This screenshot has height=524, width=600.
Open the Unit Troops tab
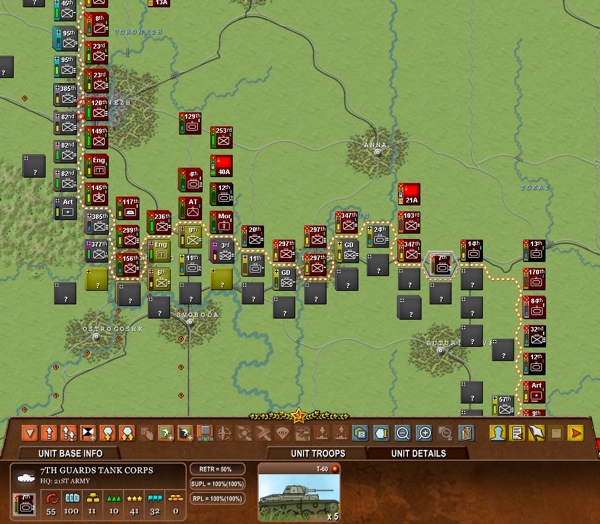[x=318, y=453]
